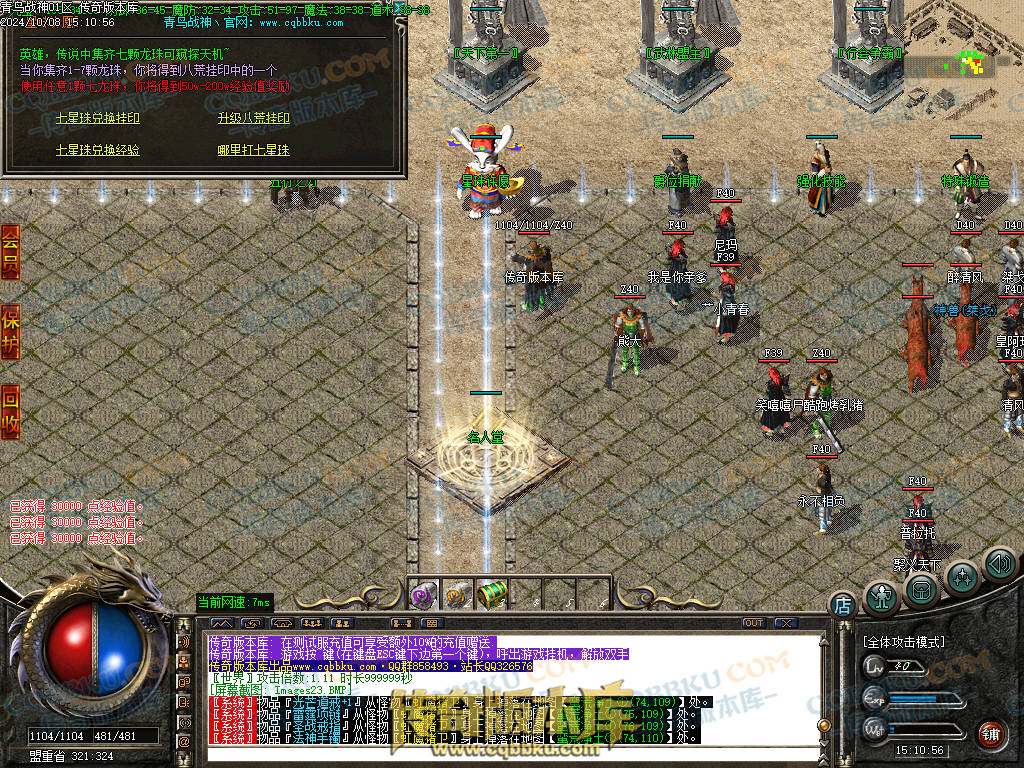
Task: Toggle the 保护 protection side button
Action: click(10, 330)
